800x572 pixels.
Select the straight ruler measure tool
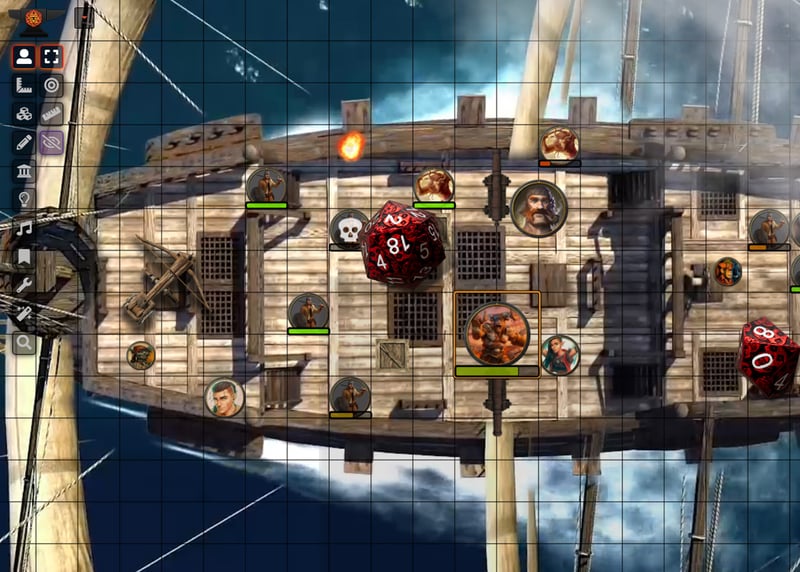51,114
